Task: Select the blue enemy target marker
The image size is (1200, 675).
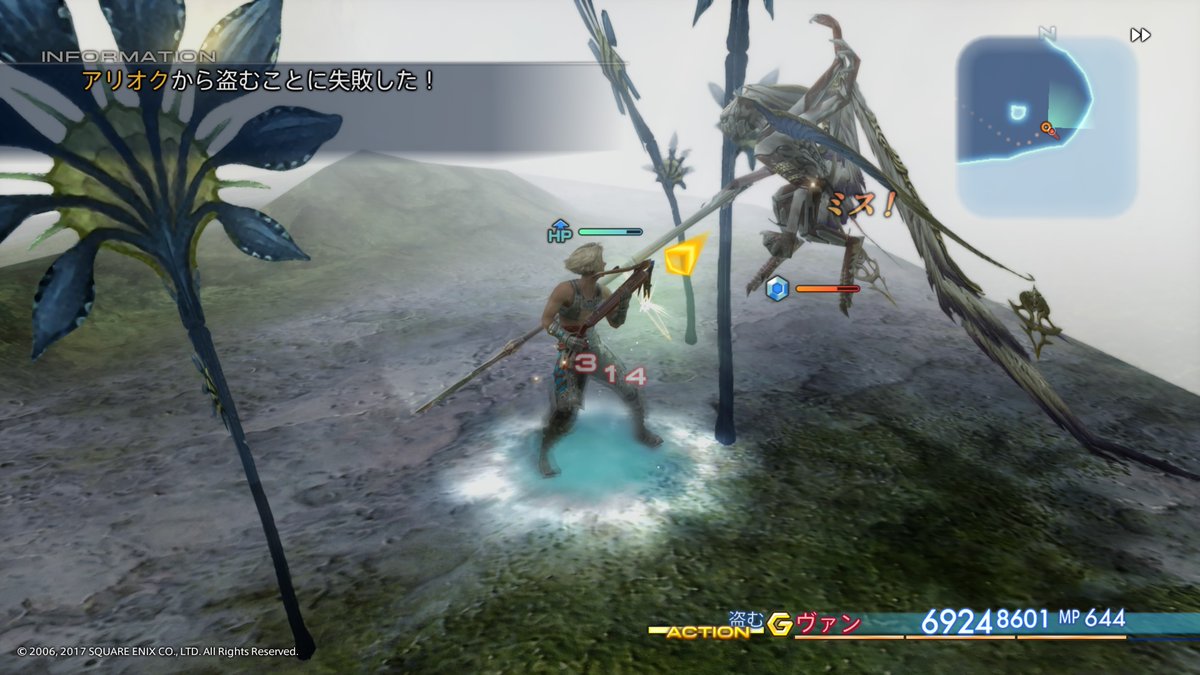Action: (x=778, y=289)
